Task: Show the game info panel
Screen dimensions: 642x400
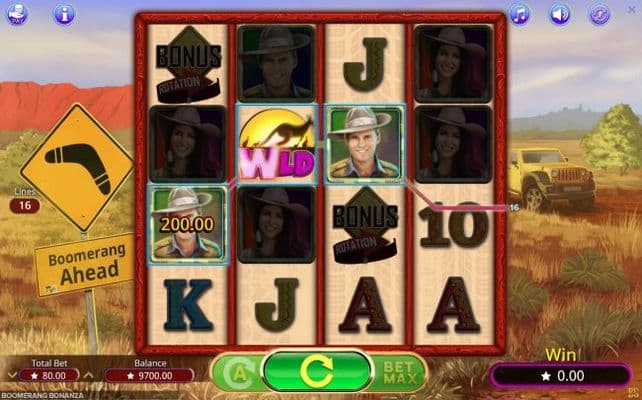Action: pyautogui.click(x=64, y=14)
